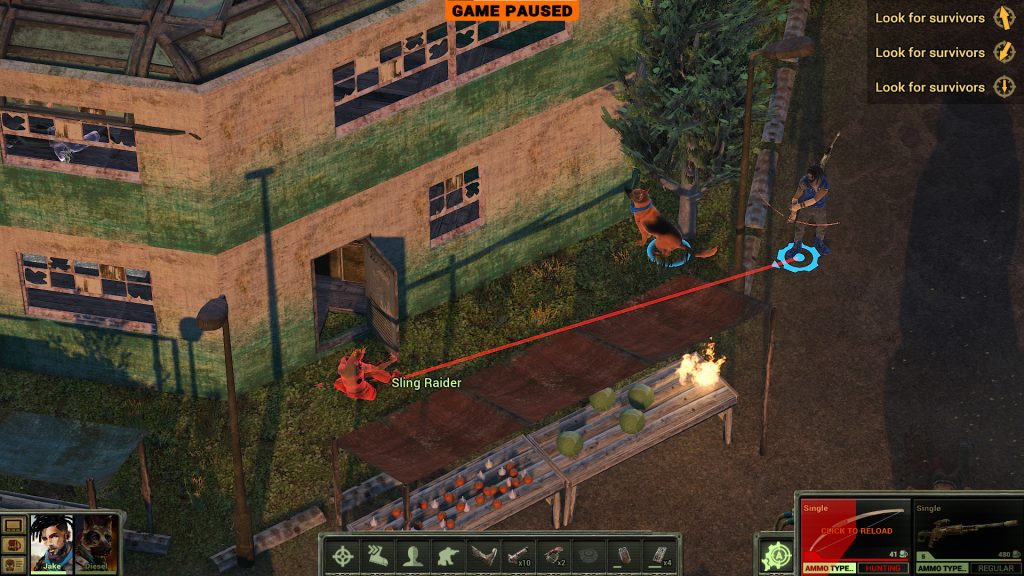Toggle the gear auto-target button

tap(773, 555)
